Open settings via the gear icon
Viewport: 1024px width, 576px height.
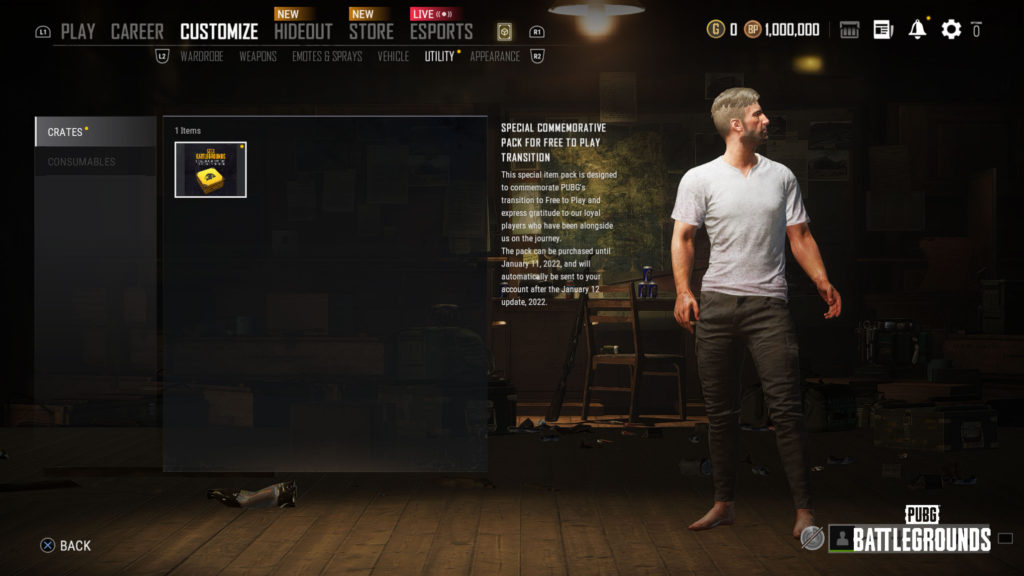click(x=951, y=29)
